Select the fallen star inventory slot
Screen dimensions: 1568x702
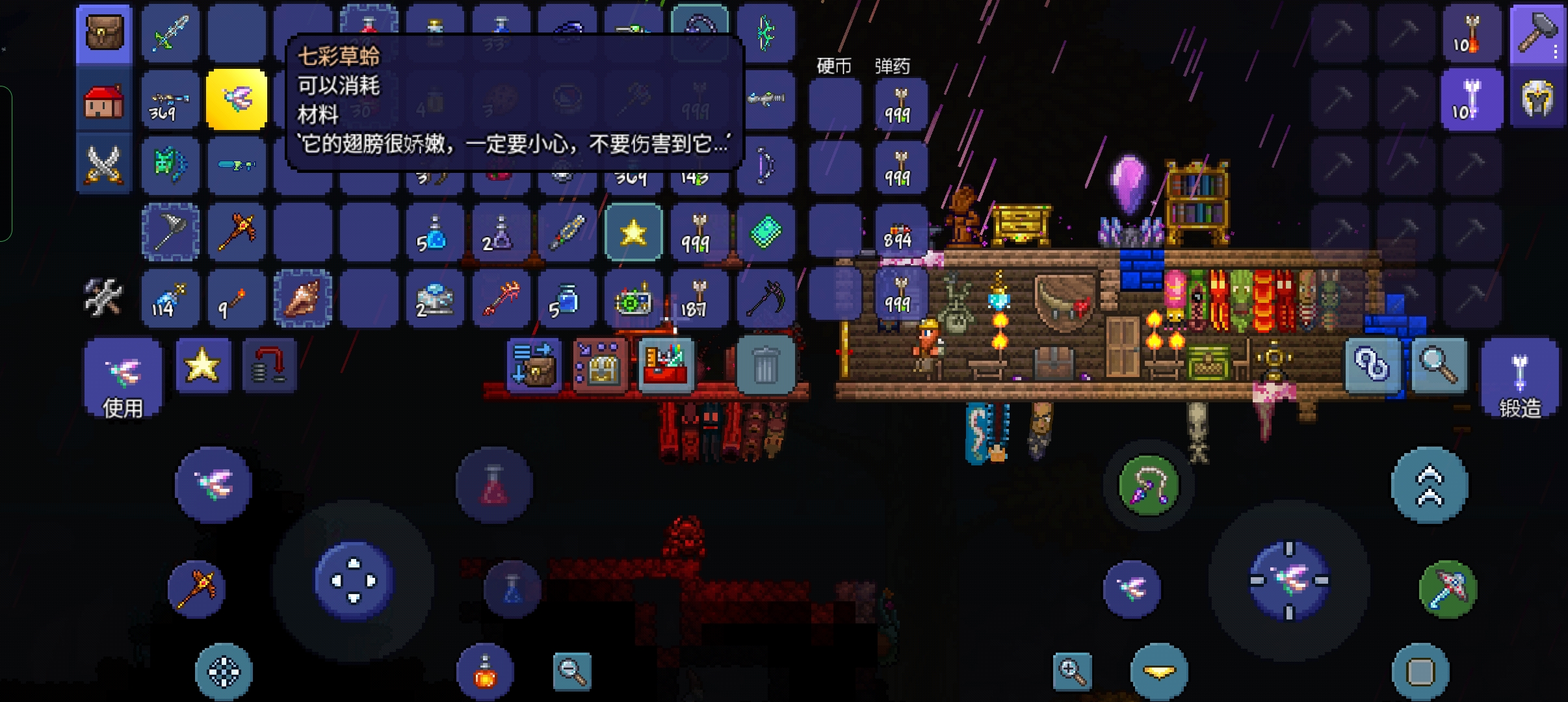(634, 232)
